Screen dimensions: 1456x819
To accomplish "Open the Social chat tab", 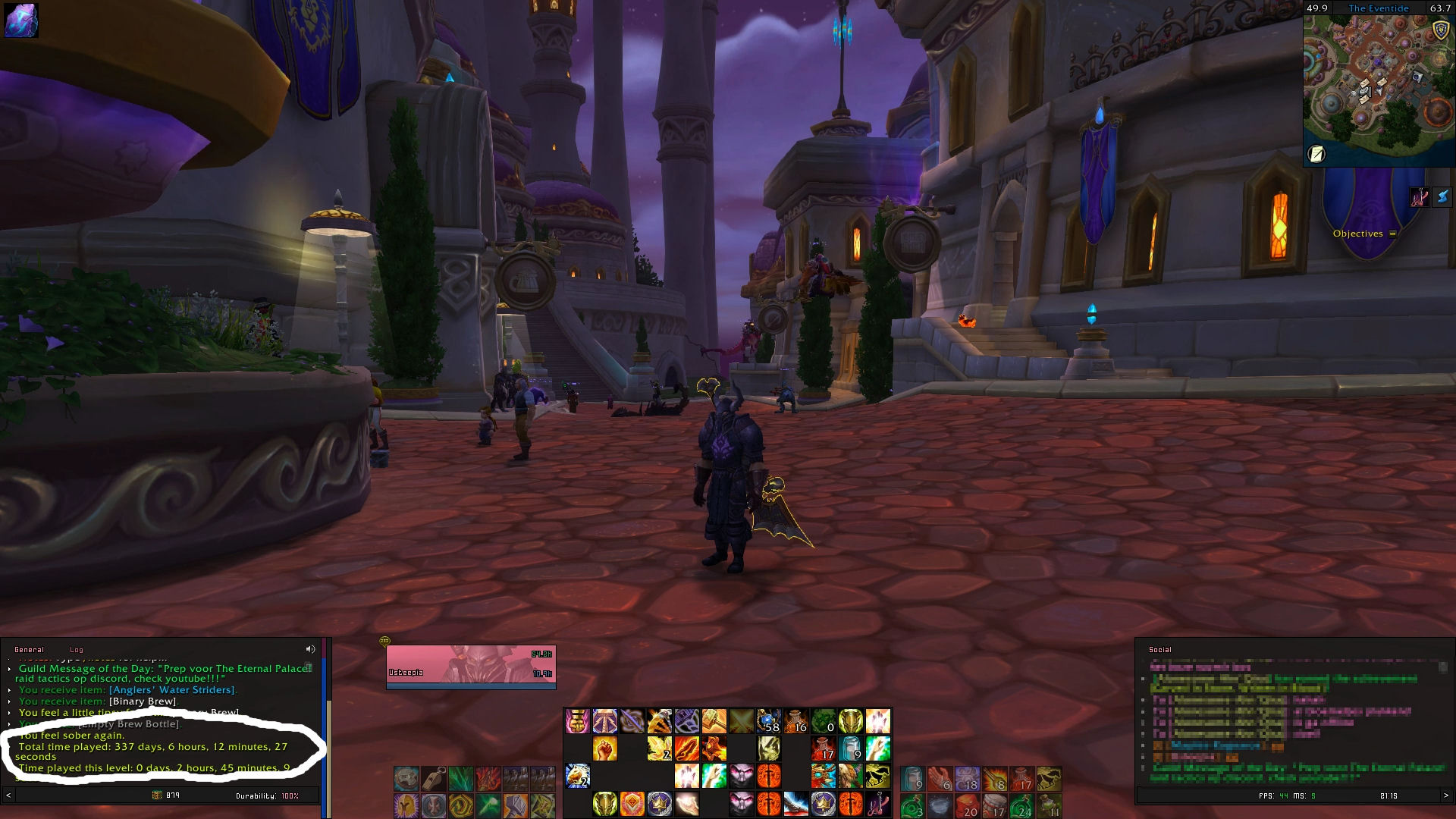I will [x=1159, y=650].
